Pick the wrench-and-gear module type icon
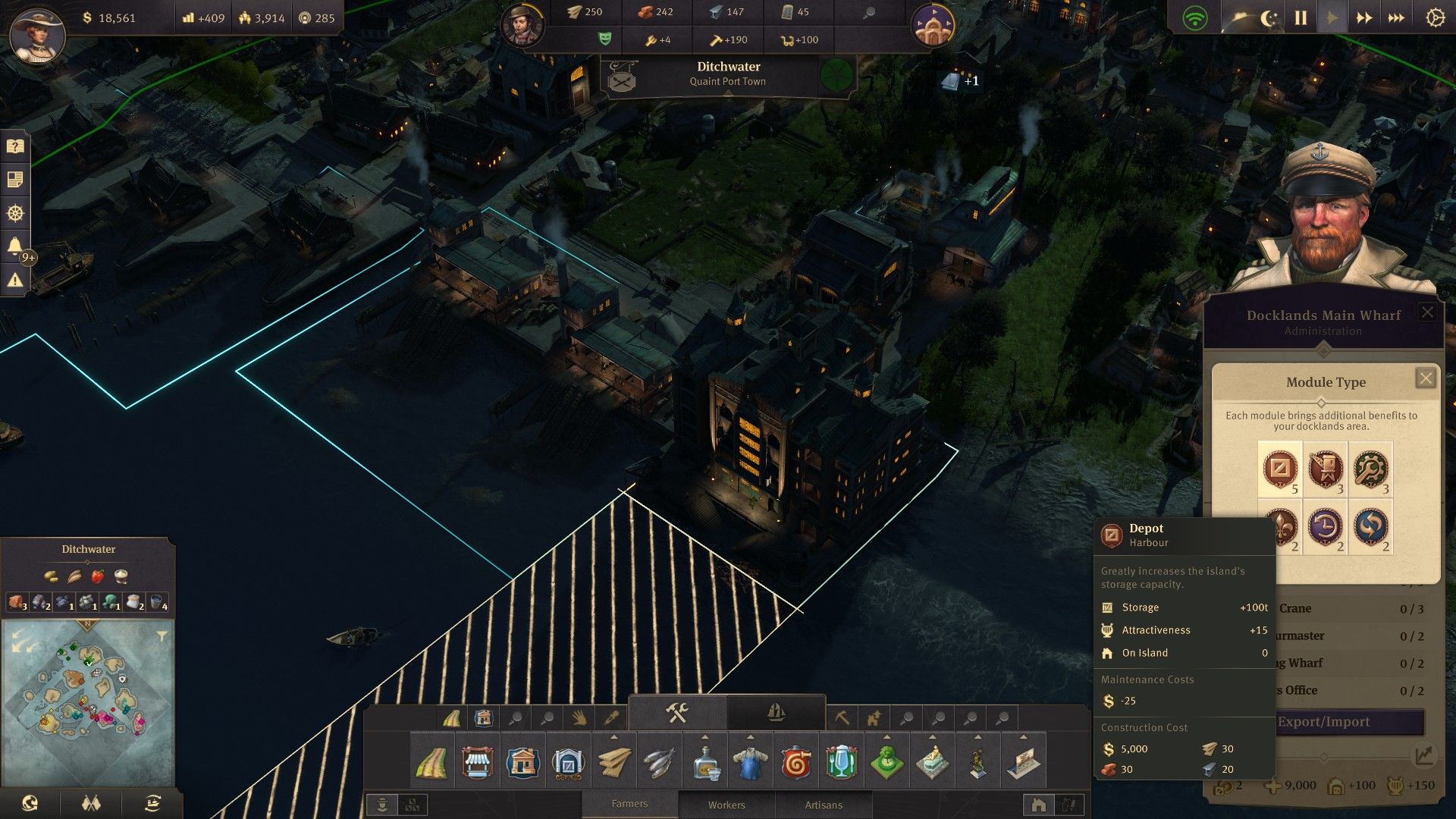This screenshot has width=1456, height=819. (x=1371, y=469)
